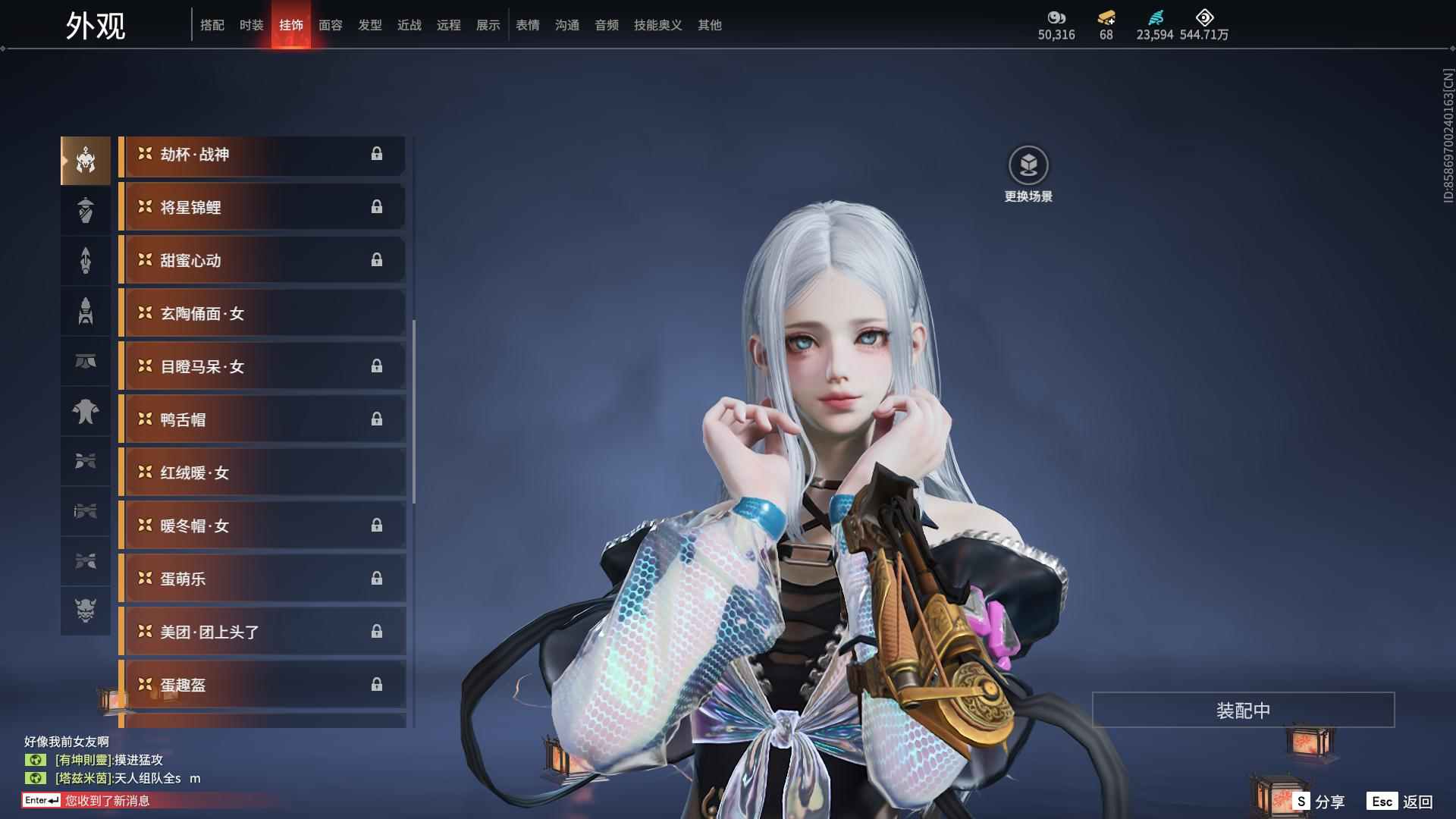Click the 装配中 equip button

1243,711
